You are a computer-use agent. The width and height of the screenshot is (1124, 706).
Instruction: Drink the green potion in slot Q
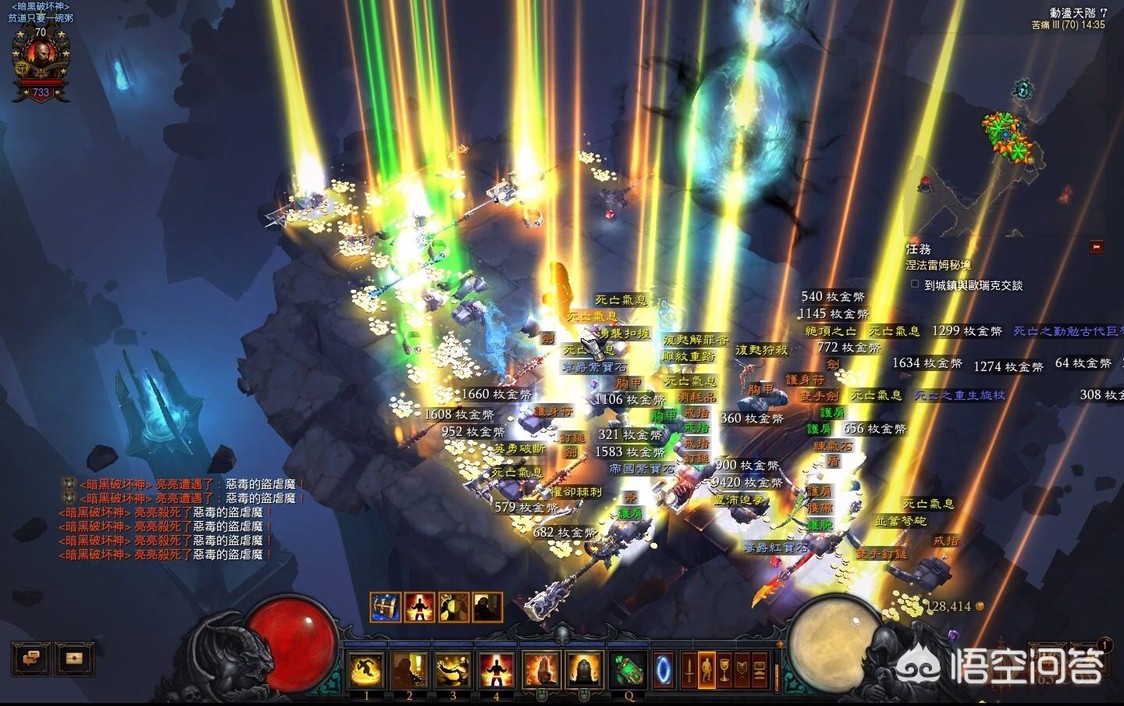click(x=628, y=669)
